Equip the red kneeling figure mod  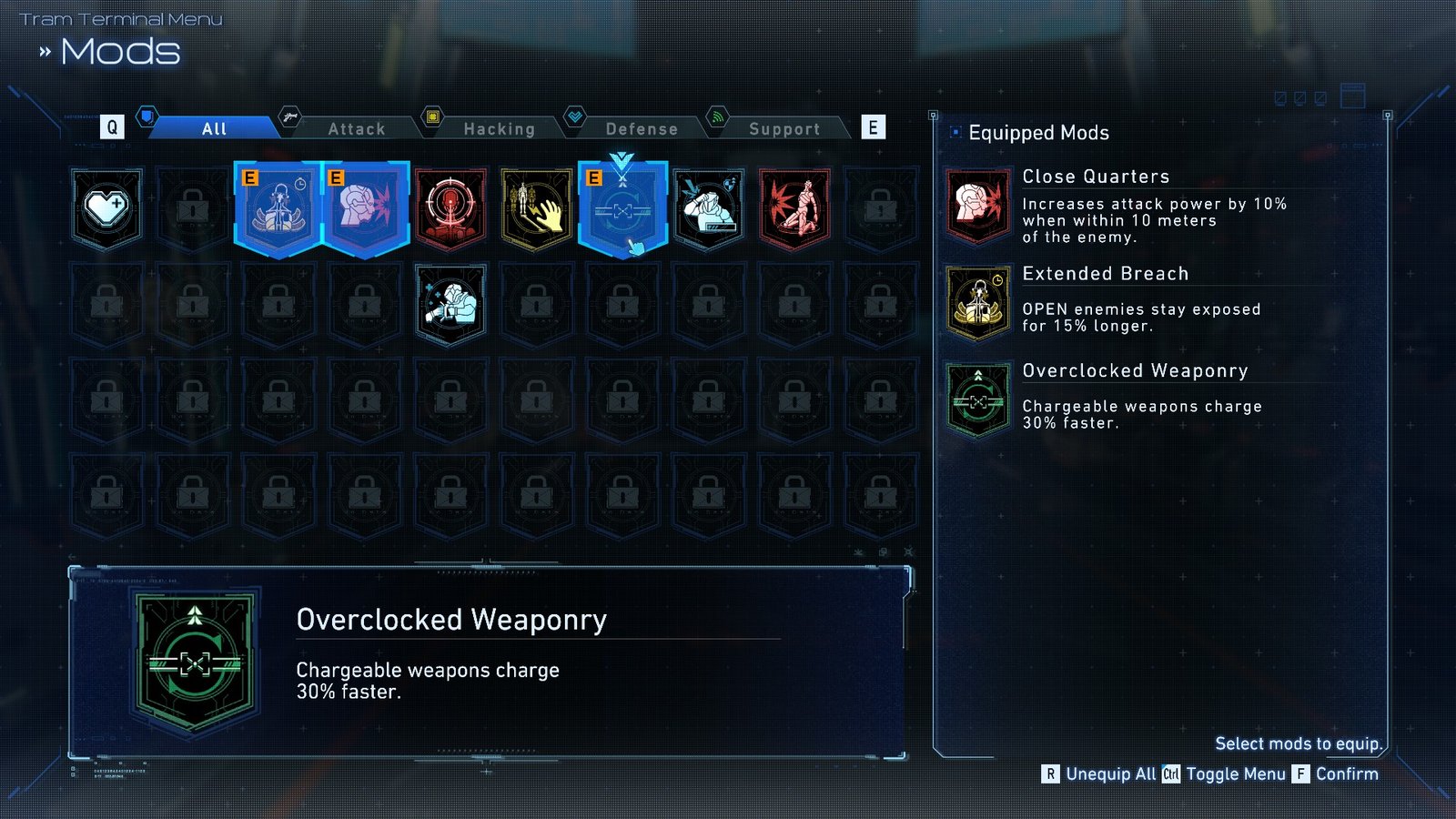point(794,208)
